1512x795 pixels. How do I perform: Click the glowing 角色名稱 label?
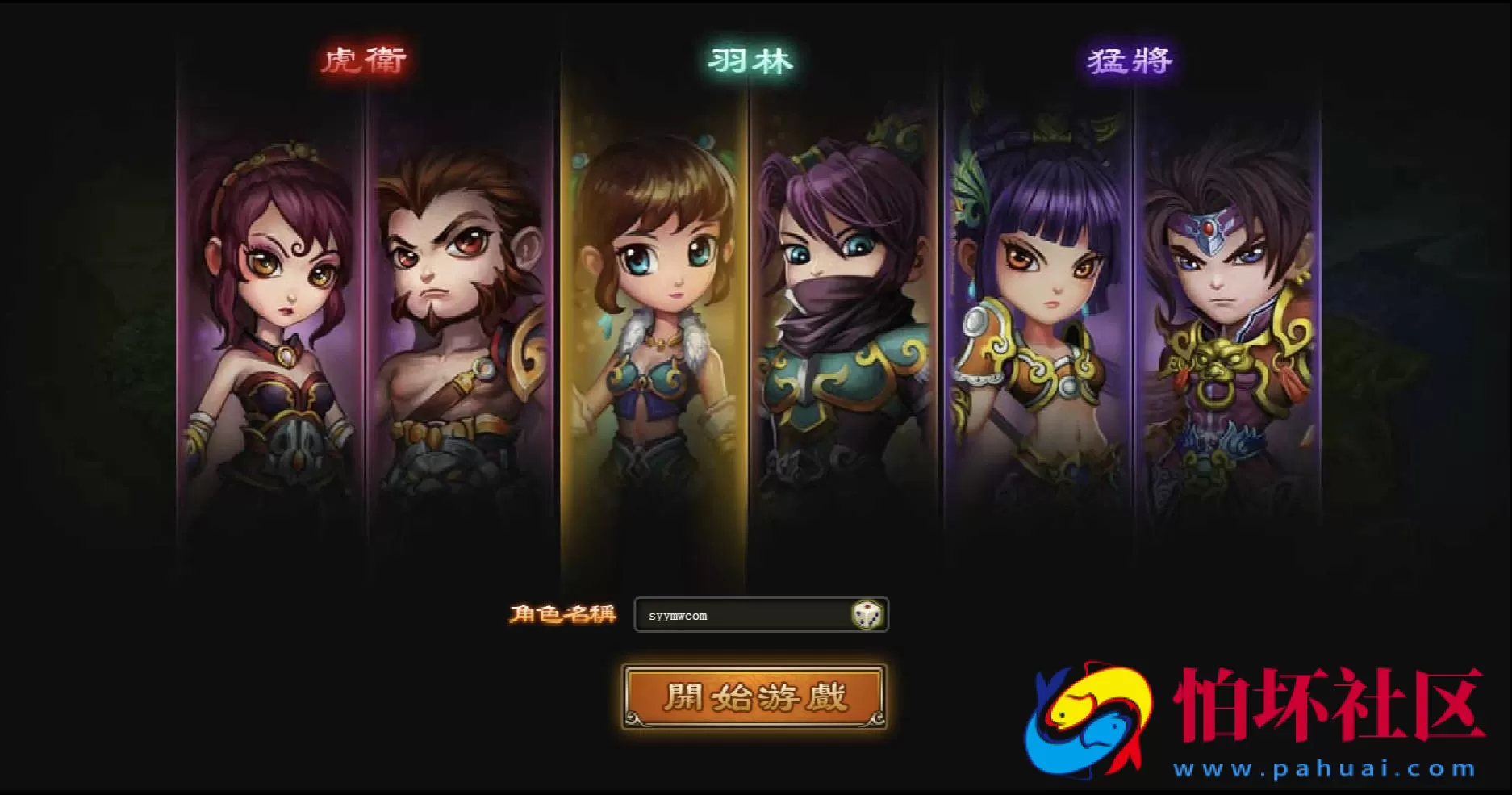click(x=566, y=613)
